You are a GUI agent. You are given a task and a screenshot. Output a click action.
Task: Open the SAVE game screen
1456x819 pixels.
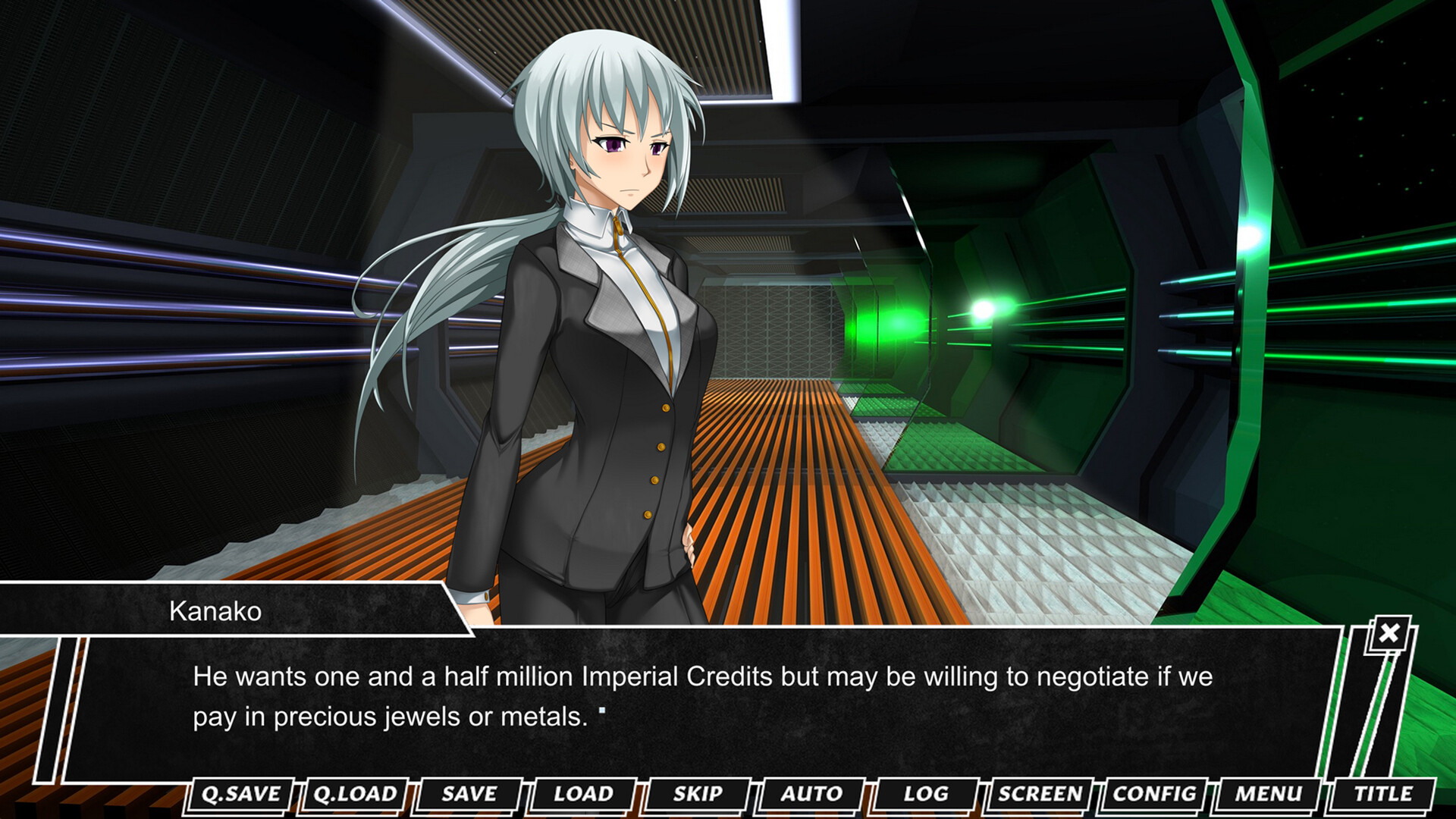[x=469, y=794]
